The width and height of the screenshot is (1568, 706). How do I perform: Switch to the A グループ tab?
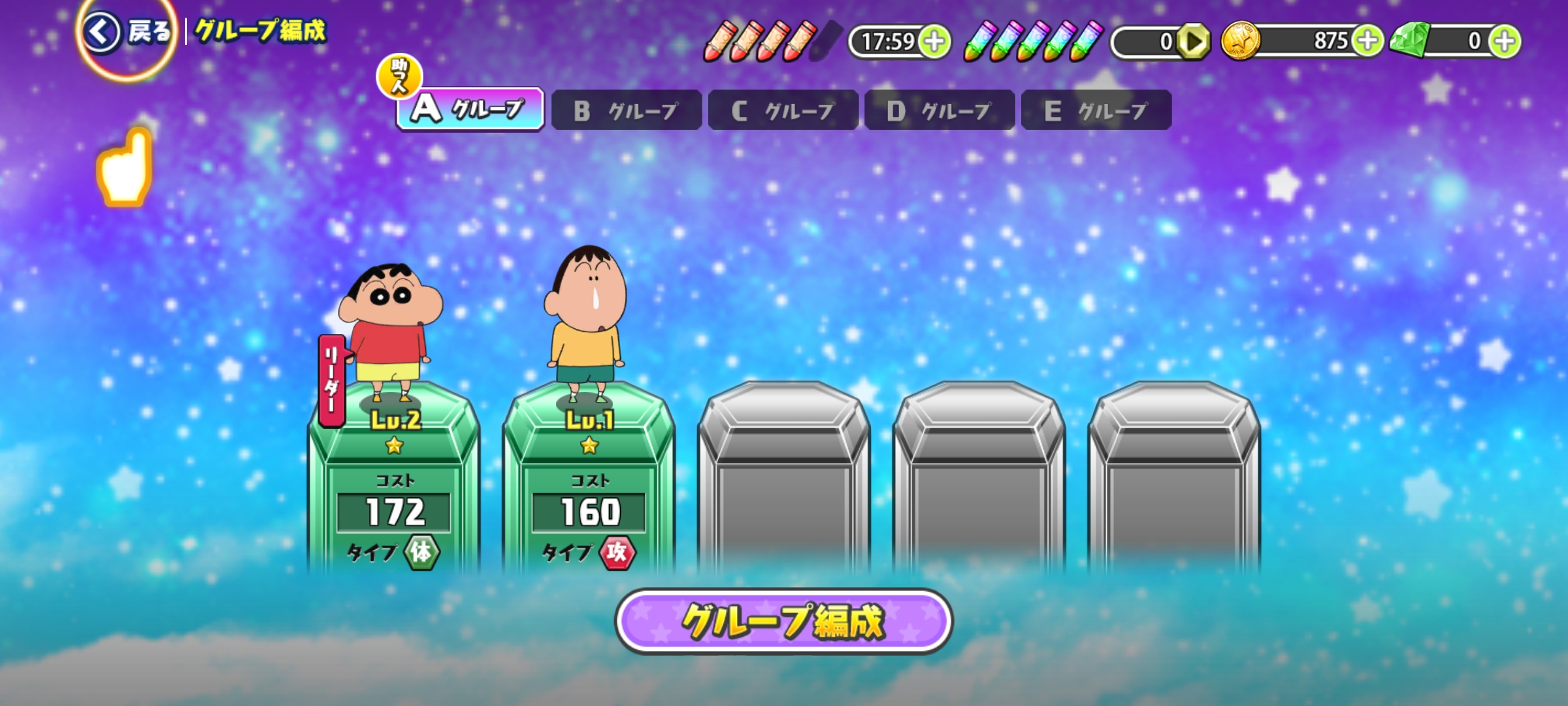pos(470,109)
